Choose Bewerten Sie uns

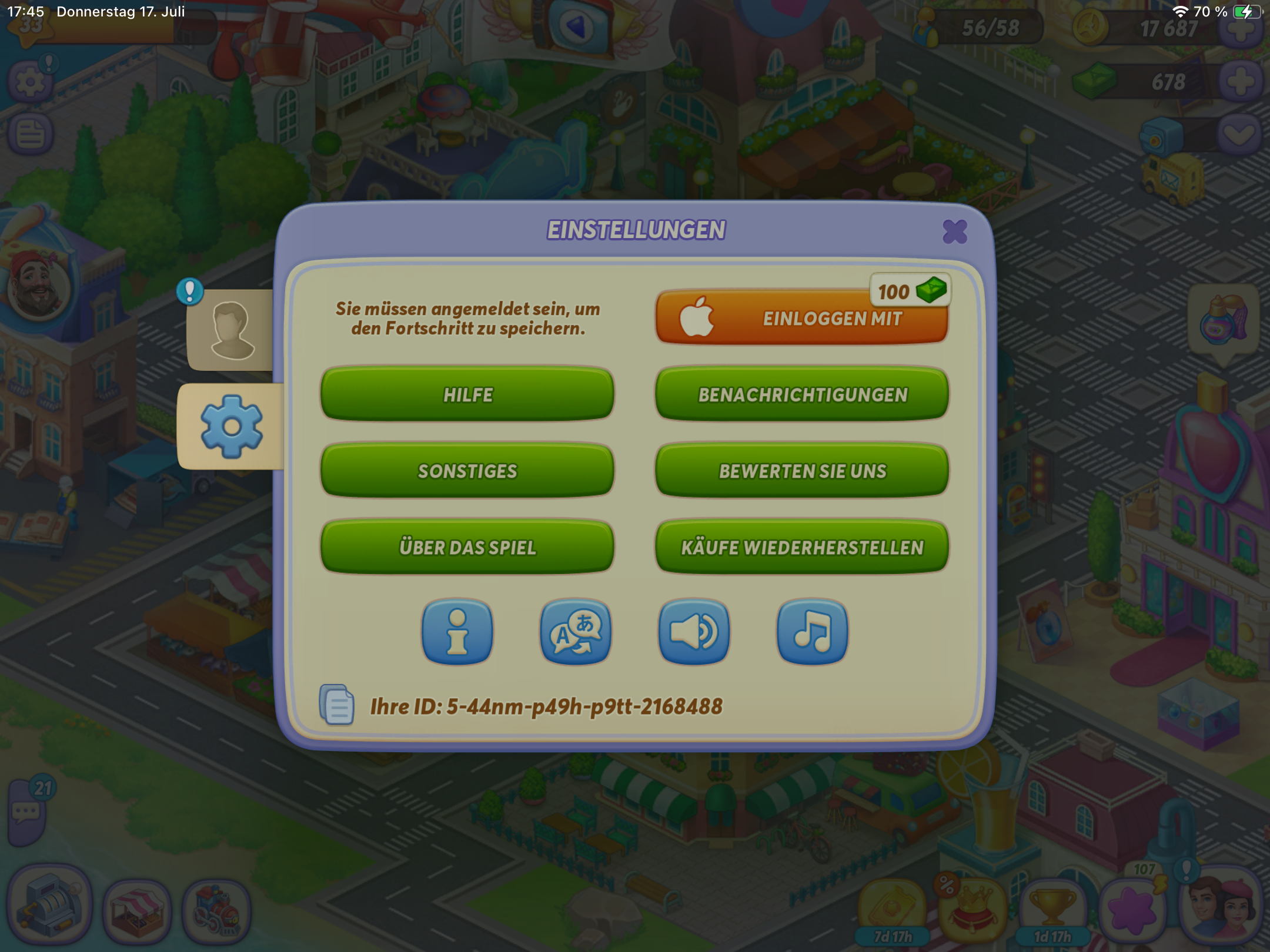click(x=802, y=471)
